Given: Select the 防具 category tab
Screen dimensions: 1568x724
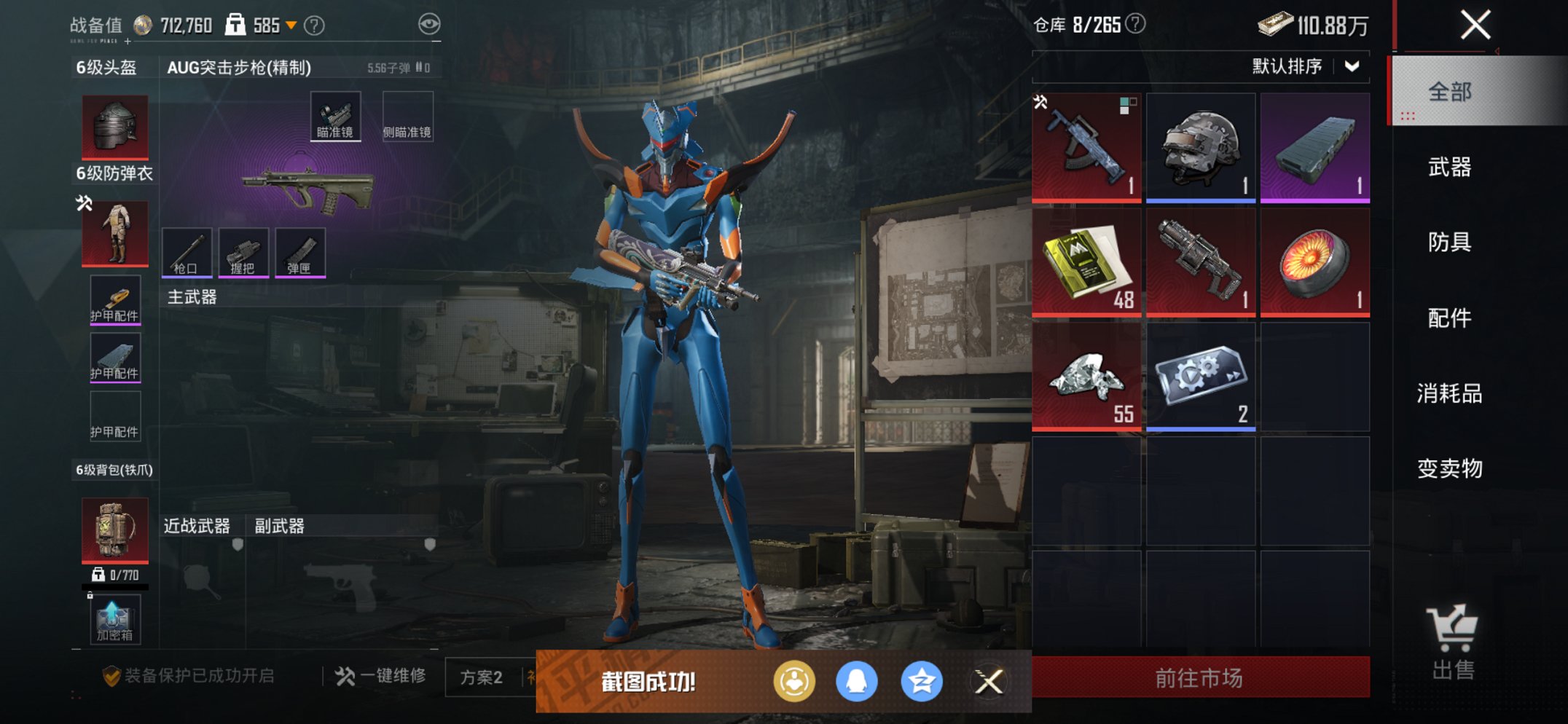Looking at the screenshot, I should (1449, 242).
